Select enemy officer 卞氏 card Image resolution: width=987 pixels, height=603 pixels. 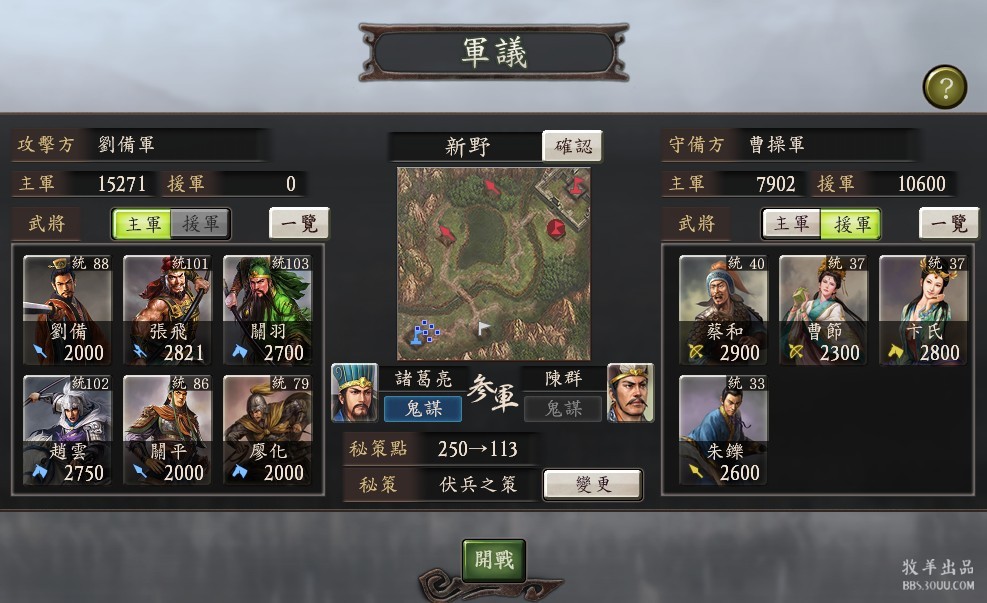[923, 310]
